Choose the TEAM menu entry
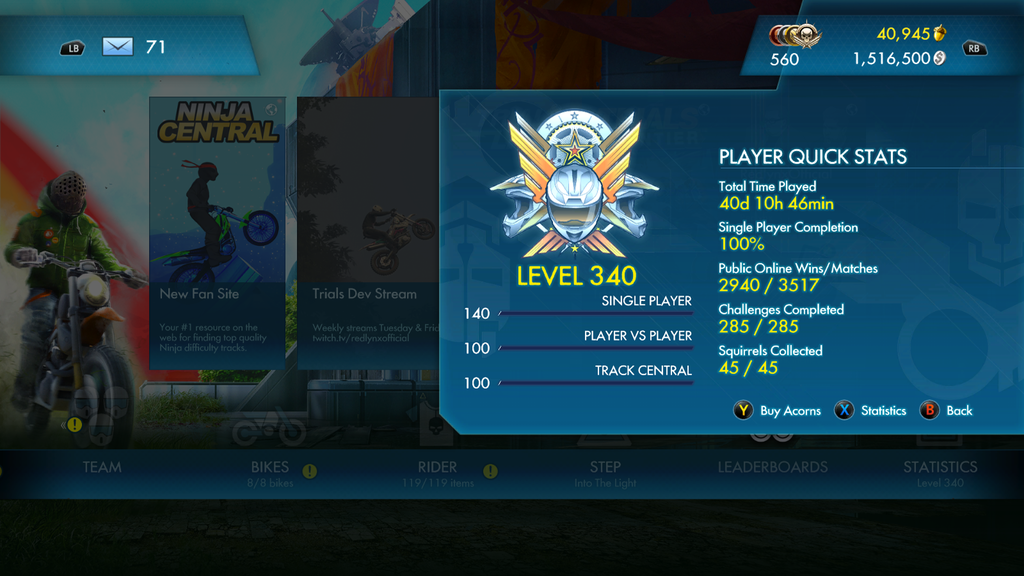Screen dimensions: 1024x576 click(x=102, y=467)
